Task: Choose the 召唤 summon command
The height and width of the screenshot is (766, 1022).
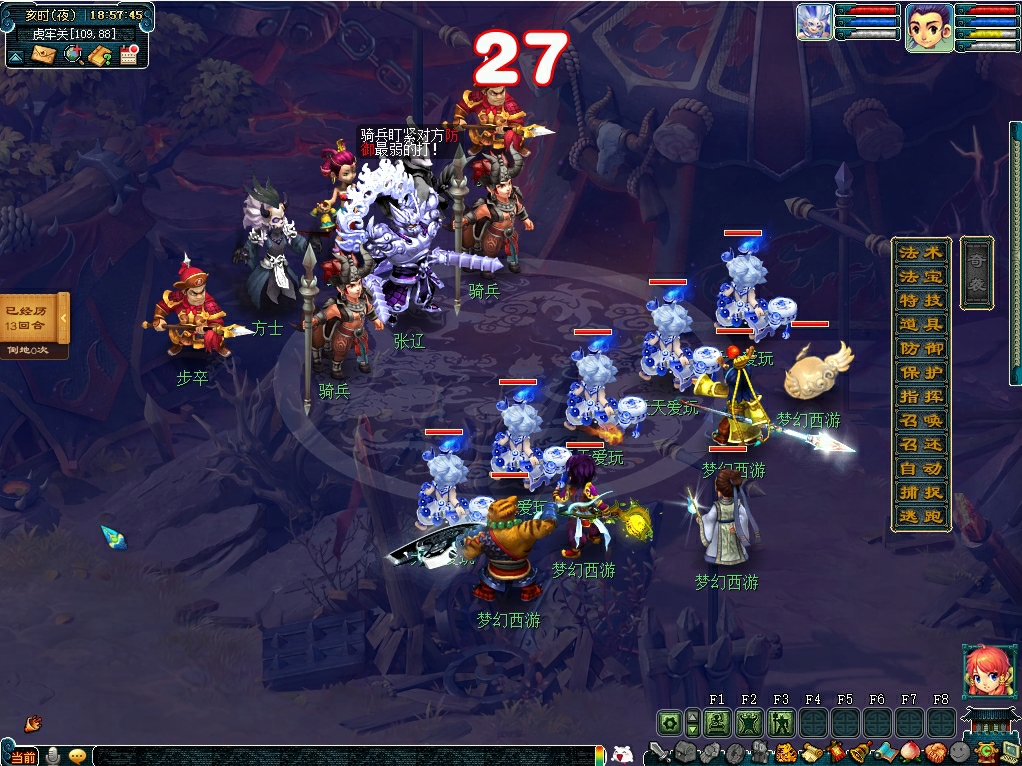Action: coord(920,420)
